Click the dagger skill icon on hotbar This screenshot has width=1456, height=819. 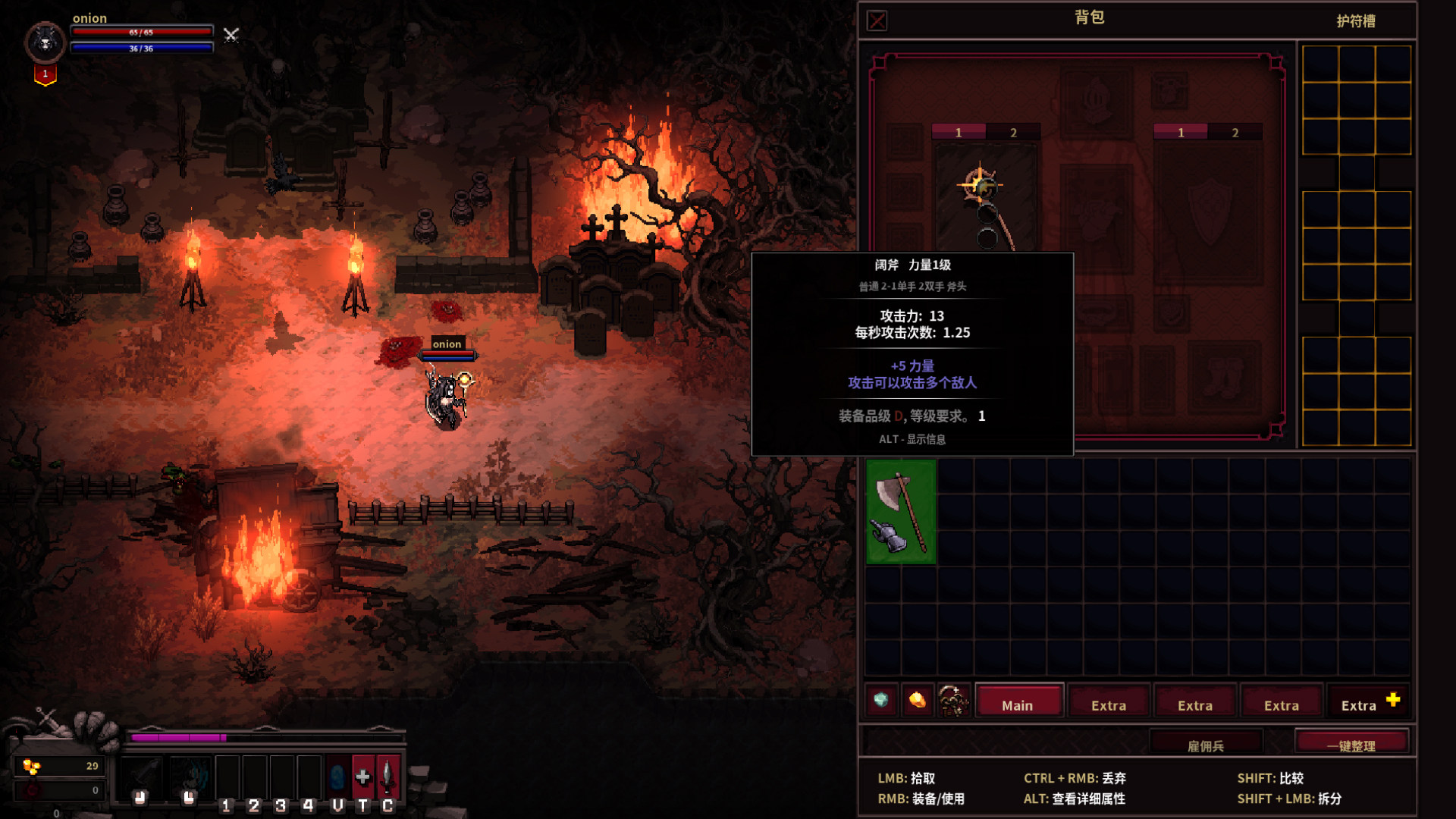(x=388, y=777)
